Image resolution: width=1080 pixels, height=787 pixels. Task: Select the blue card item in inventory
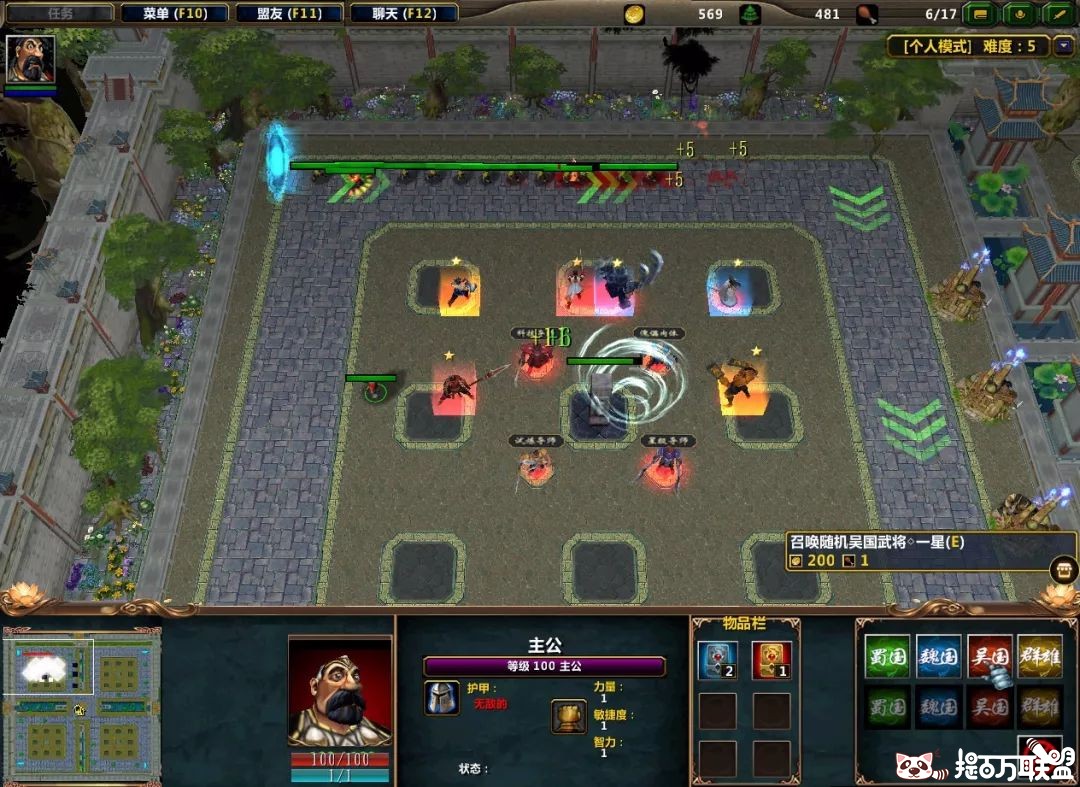click(717, 661)
